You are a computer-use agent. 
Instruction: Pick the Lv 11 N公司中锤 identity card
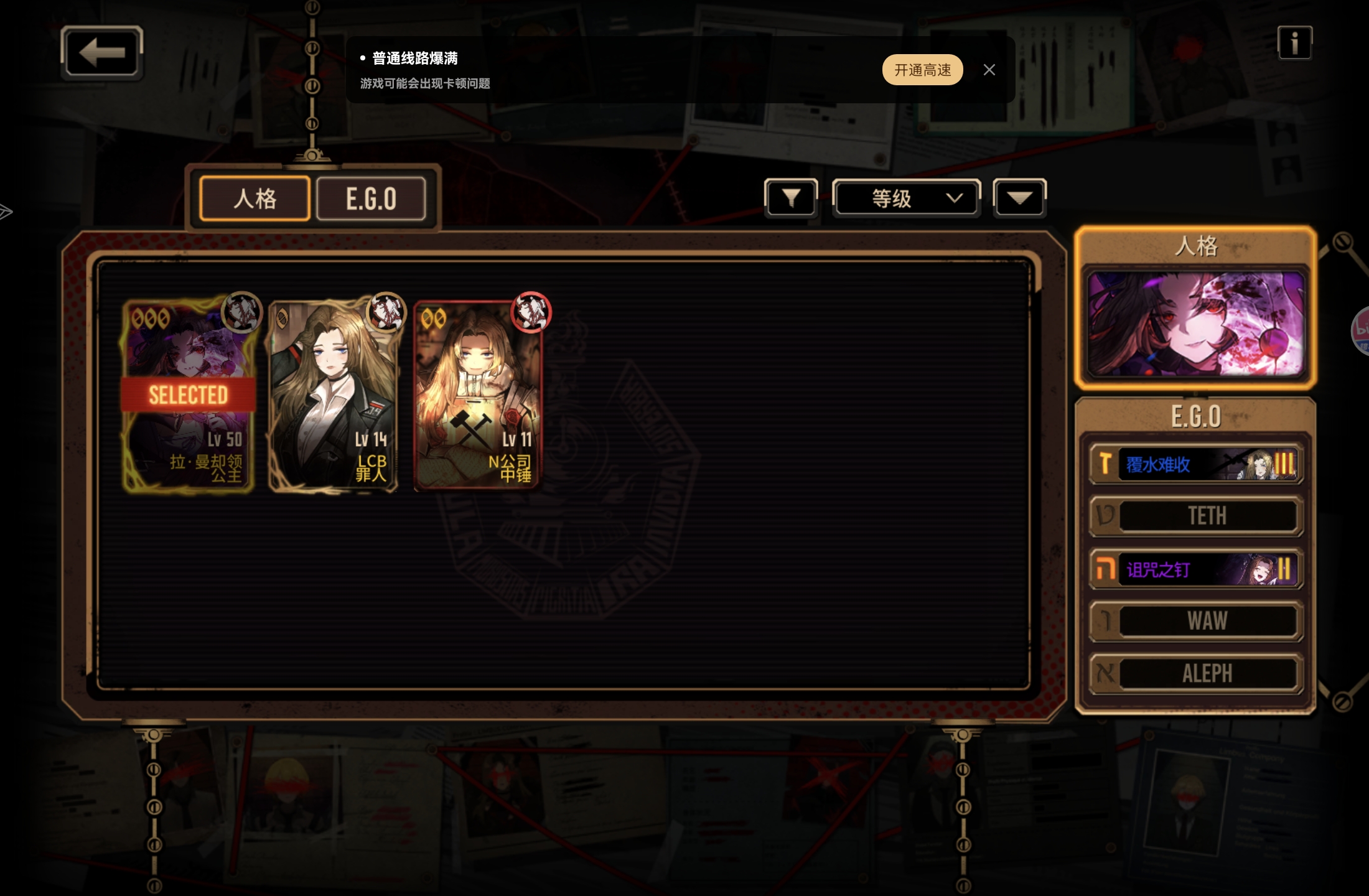[478, 396]
